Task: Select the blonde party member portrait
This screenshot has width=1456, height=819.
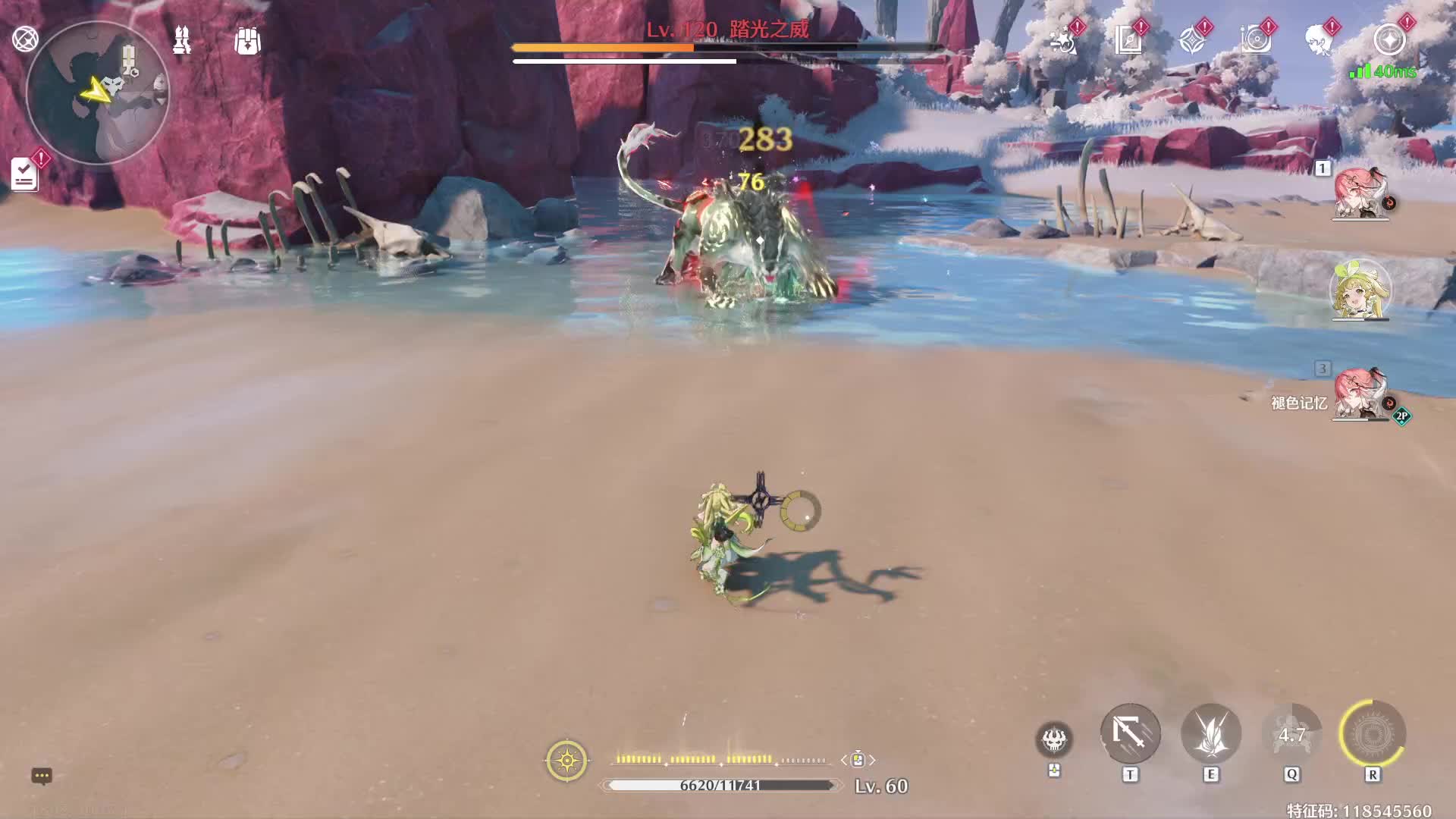Action: point(1360,291)
